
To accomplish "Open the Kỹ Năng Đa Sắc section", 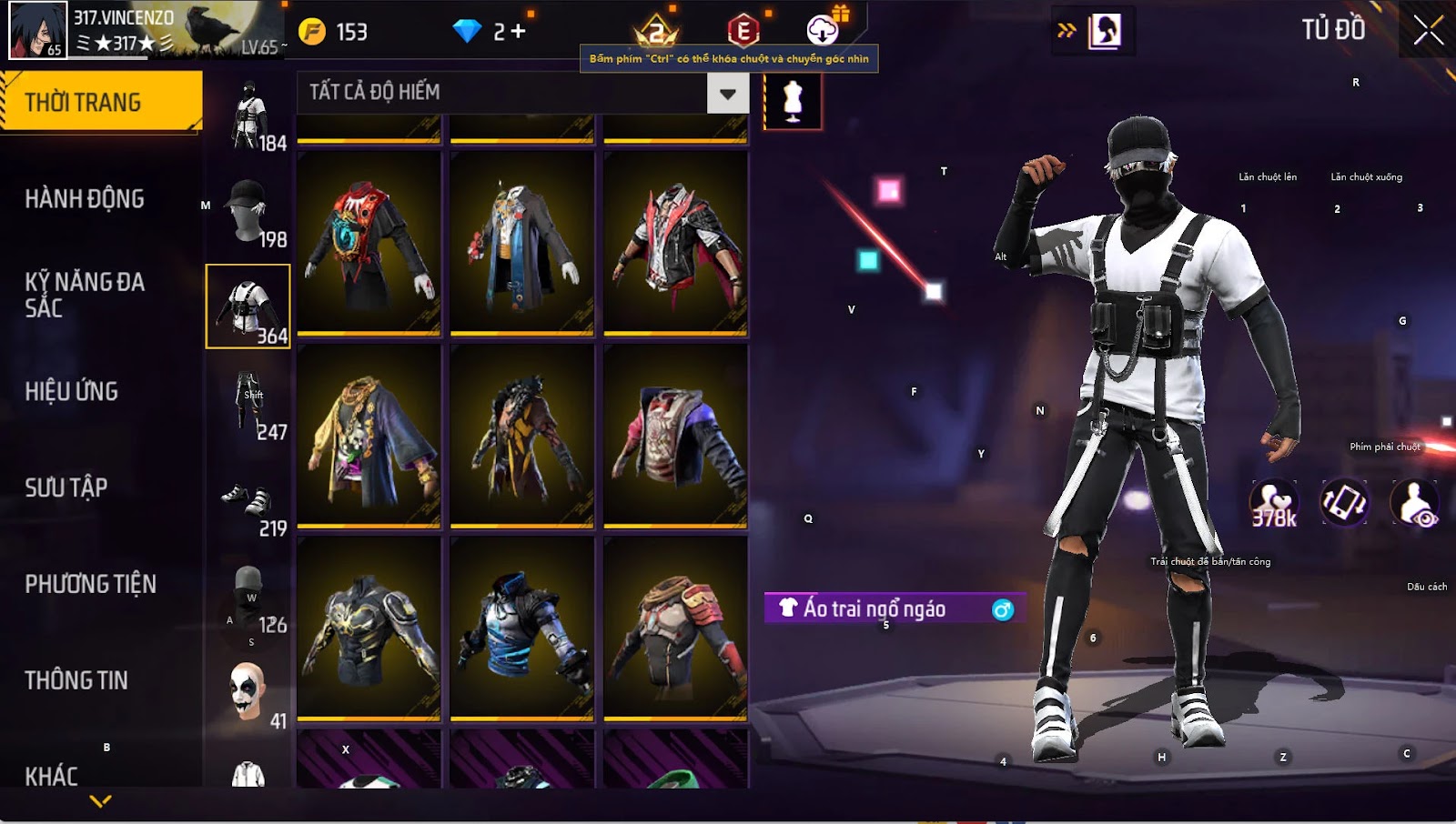I will (x=85, y=295).
